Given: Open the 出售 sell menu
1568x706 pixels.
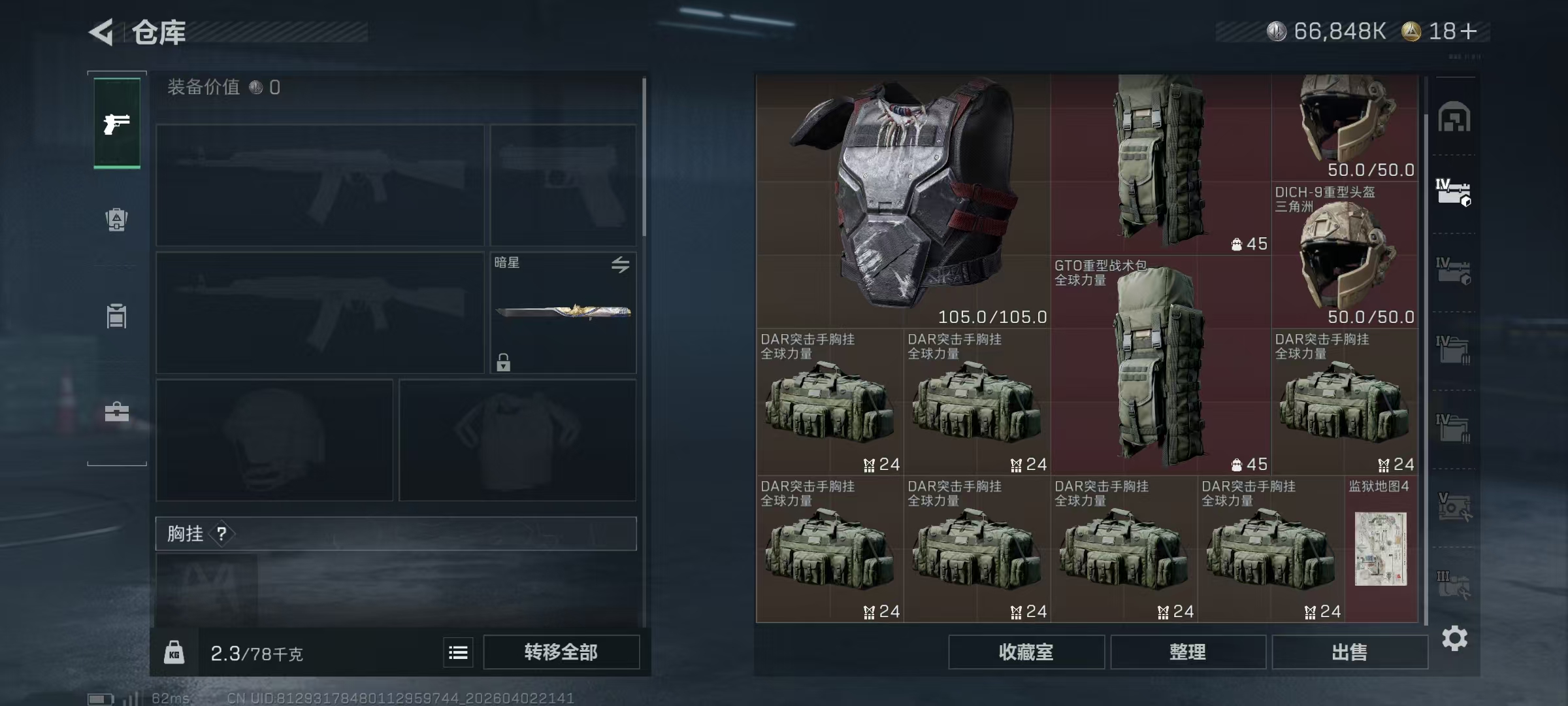Looking at the screenshot, I should pos(1349,652).
